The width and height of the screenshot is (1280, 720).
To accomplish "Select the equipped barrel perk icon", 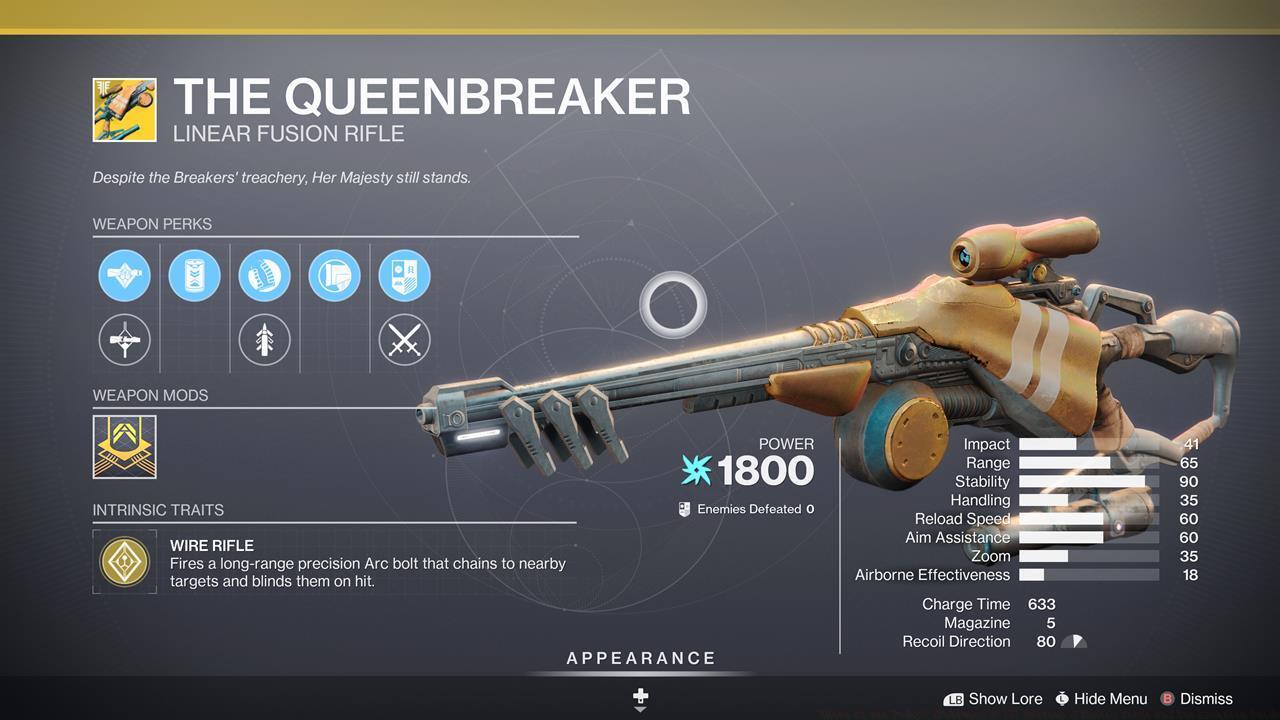I will click(x=124, y=275).
